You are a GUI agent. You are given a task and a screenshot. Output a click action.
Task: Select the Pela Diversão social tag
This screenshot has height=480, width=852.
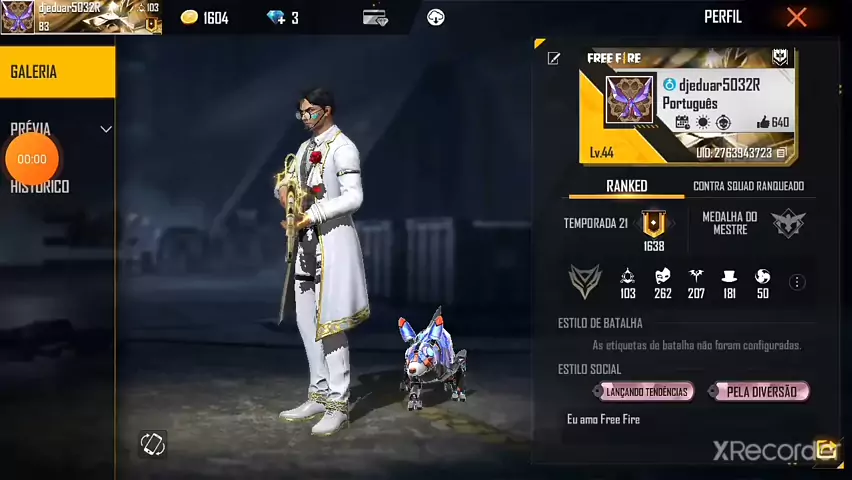click(x=760, y=392)
